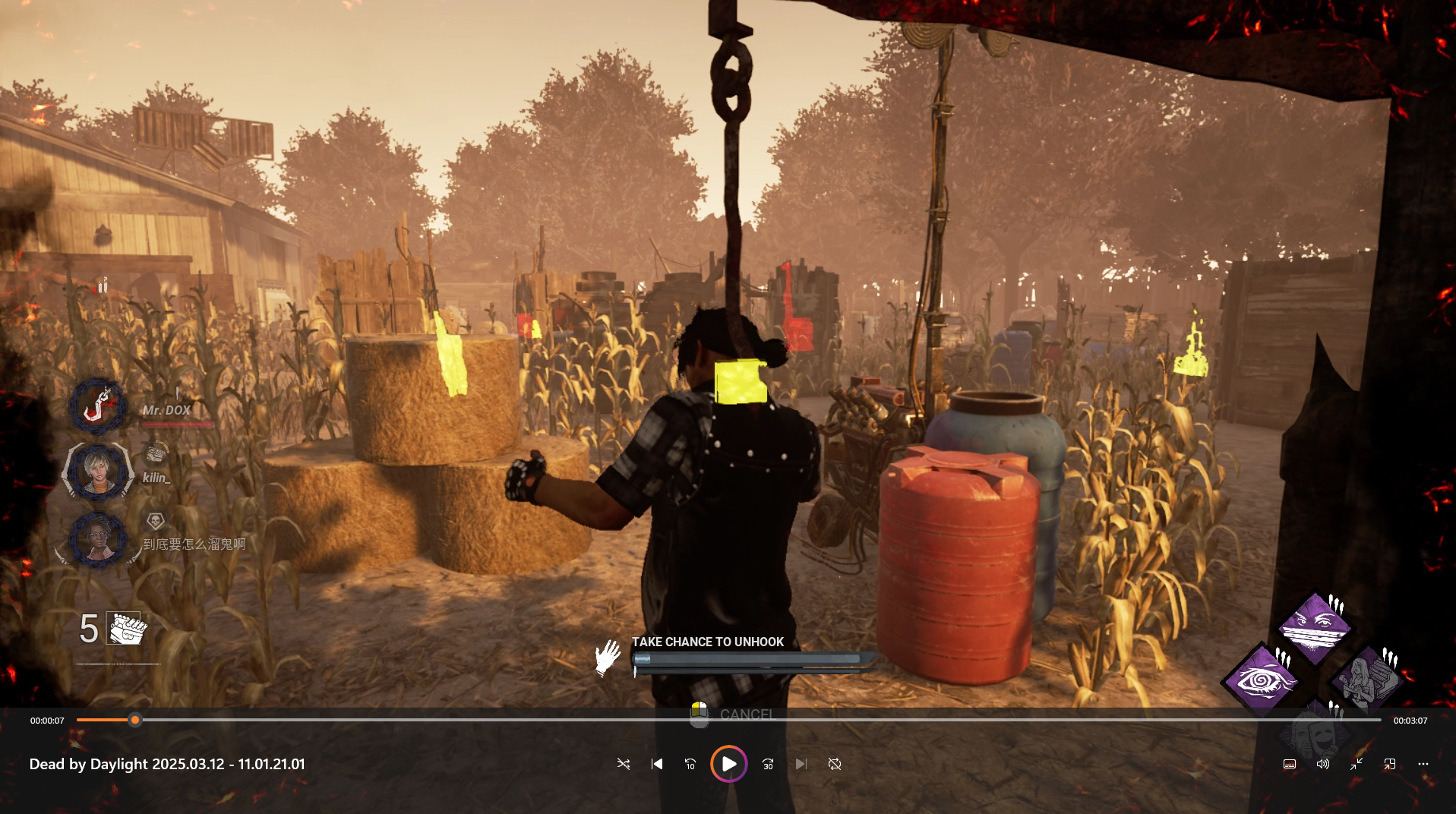Click the firecracker item icon showing count 5
The image size is (1456, 814).
coord(122,628)
